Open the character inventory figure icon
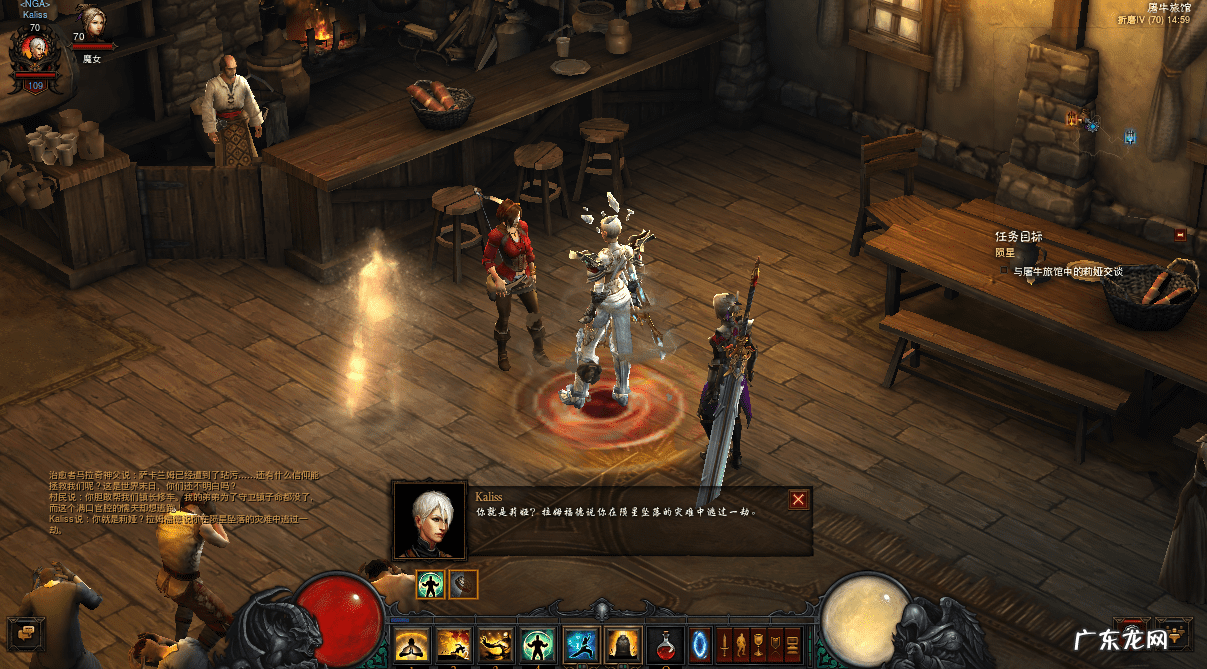 tap(741, 643)
